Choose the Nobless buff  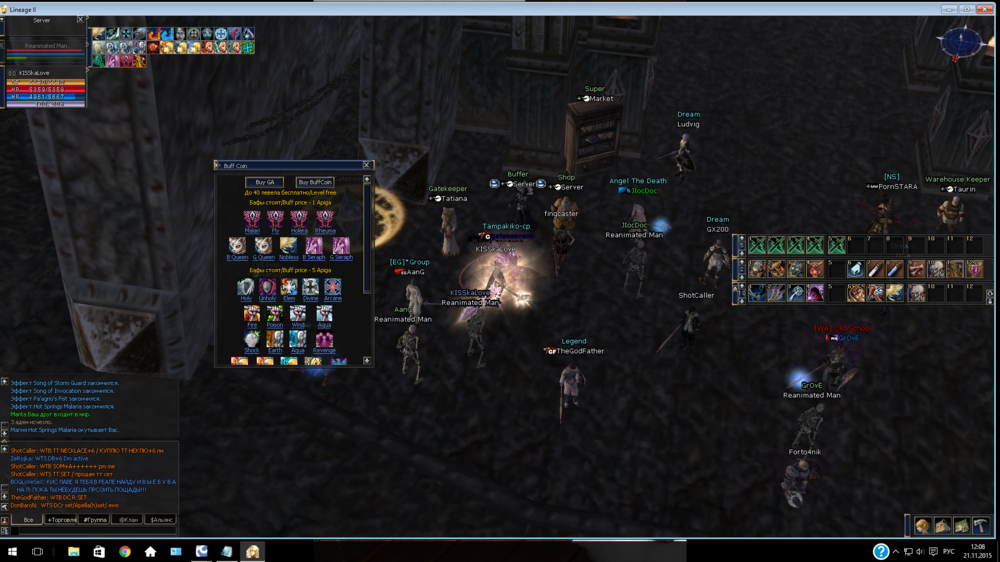[288, 246]
